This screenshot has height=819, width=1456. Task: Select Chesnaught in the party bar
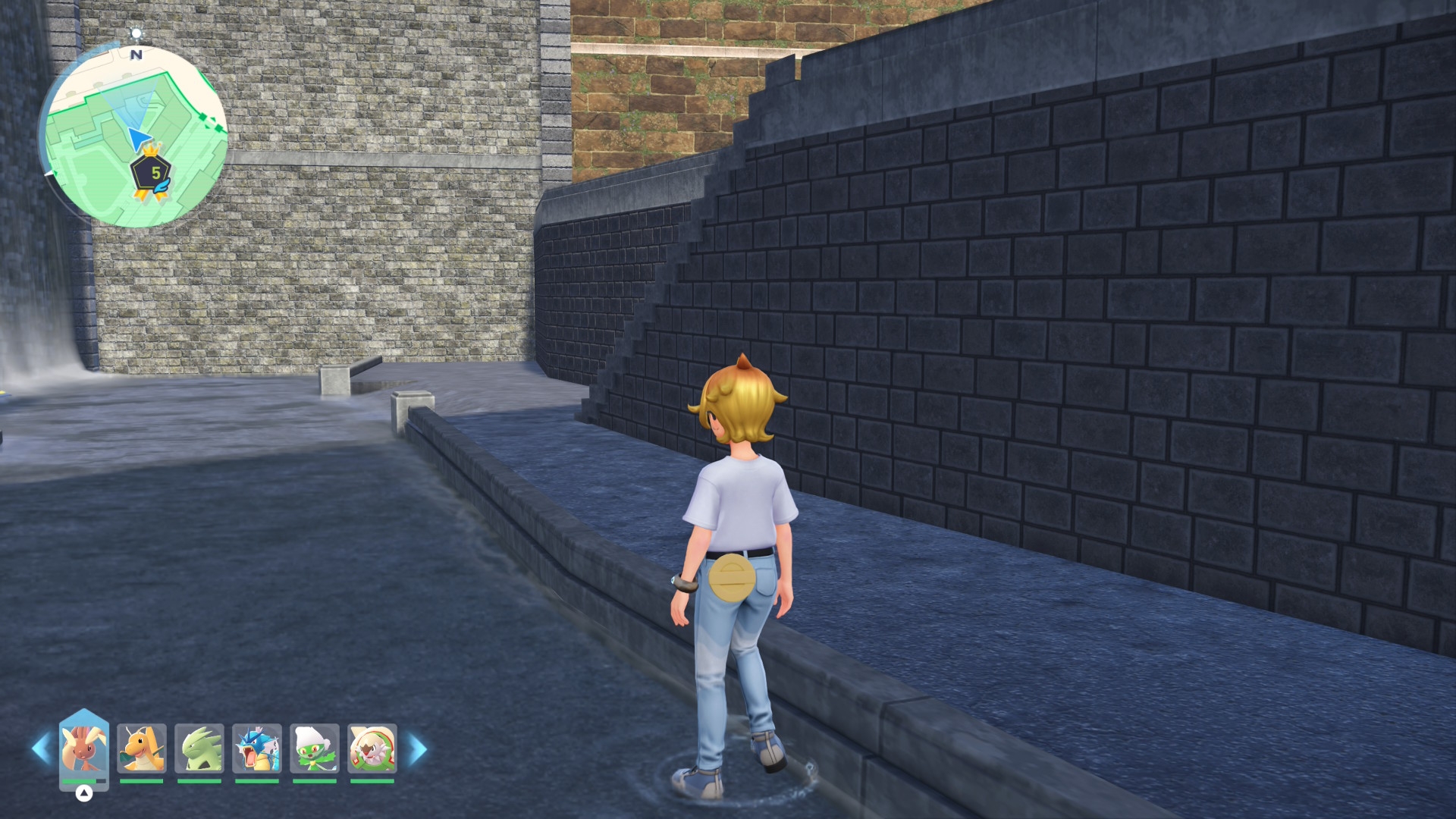372,748
